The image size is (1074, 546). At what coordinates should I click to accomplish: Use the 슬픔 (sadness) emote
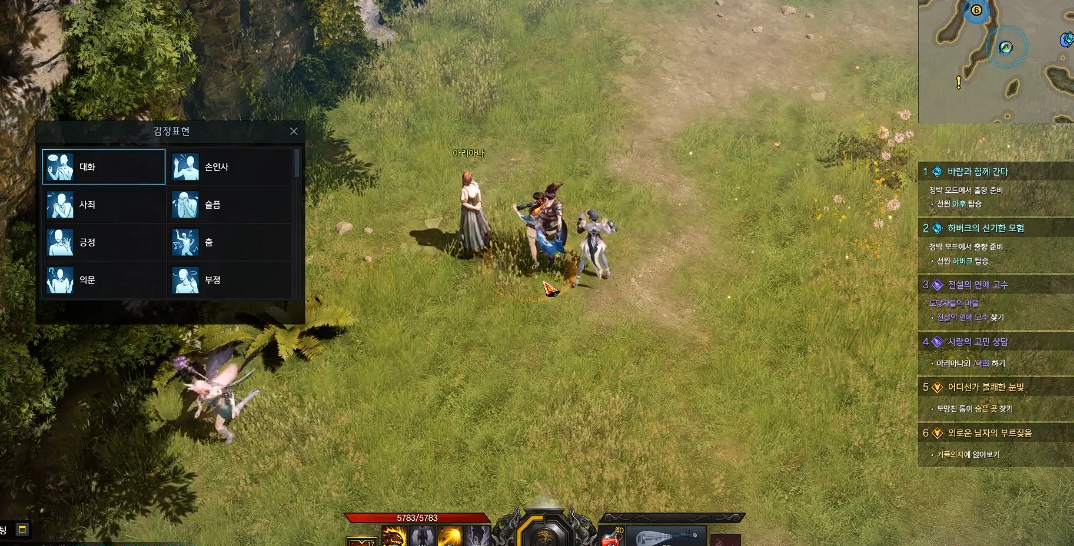point(229,205)
